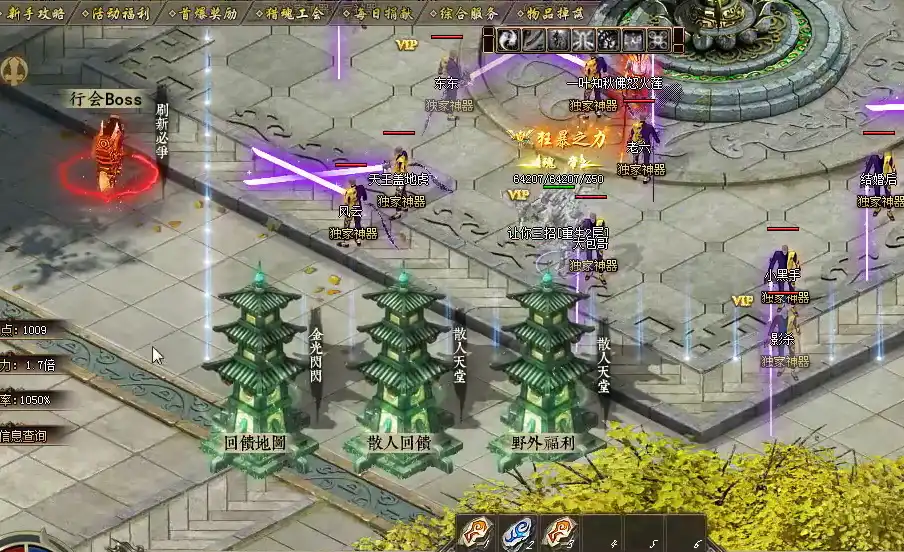Activate the yin-yang skill icon
The width and height of the screenshot is (904, 552).
[509, 40]
